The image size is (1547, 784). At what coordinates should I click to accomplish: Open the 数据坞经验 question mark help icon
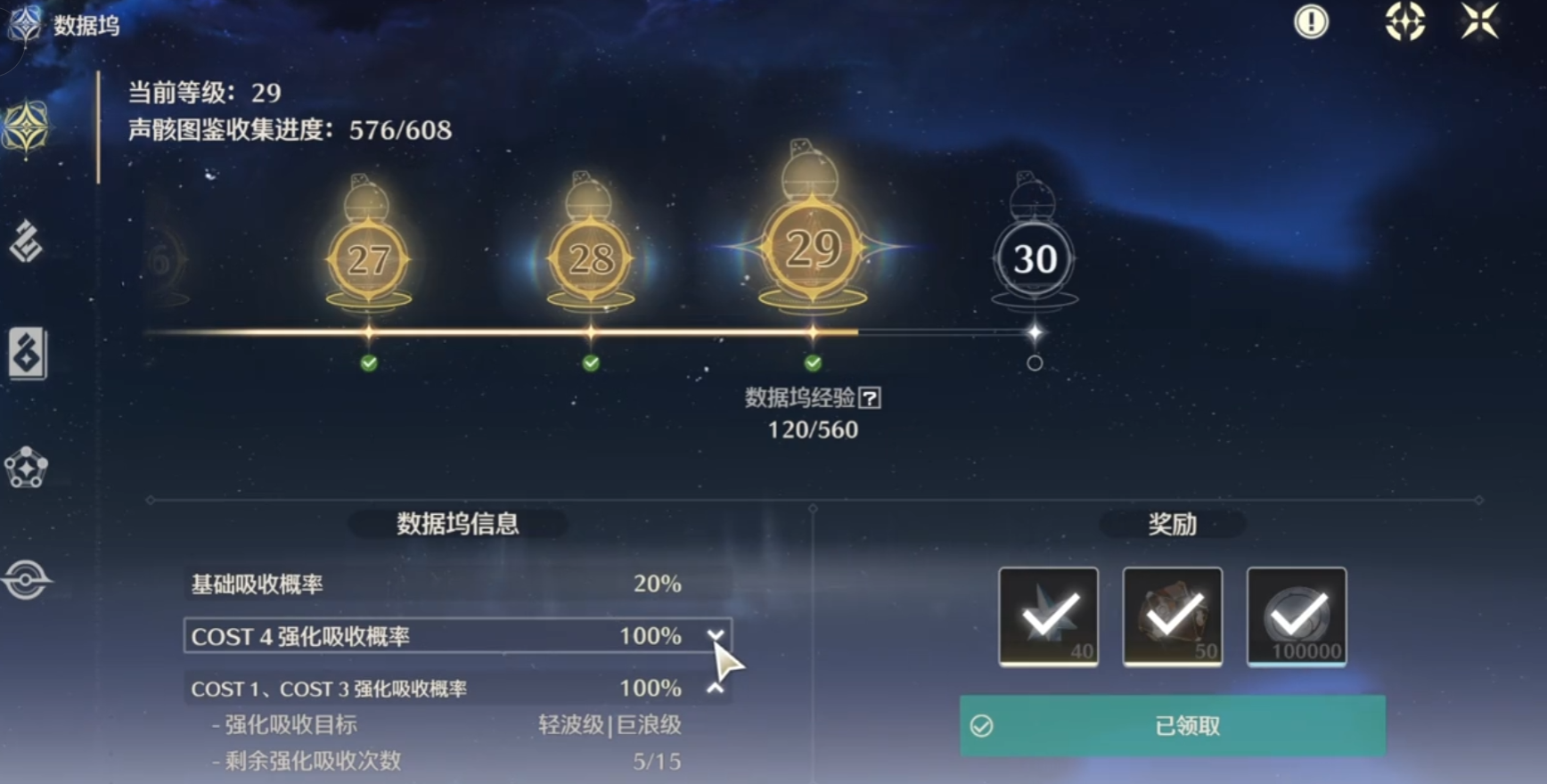872,399
